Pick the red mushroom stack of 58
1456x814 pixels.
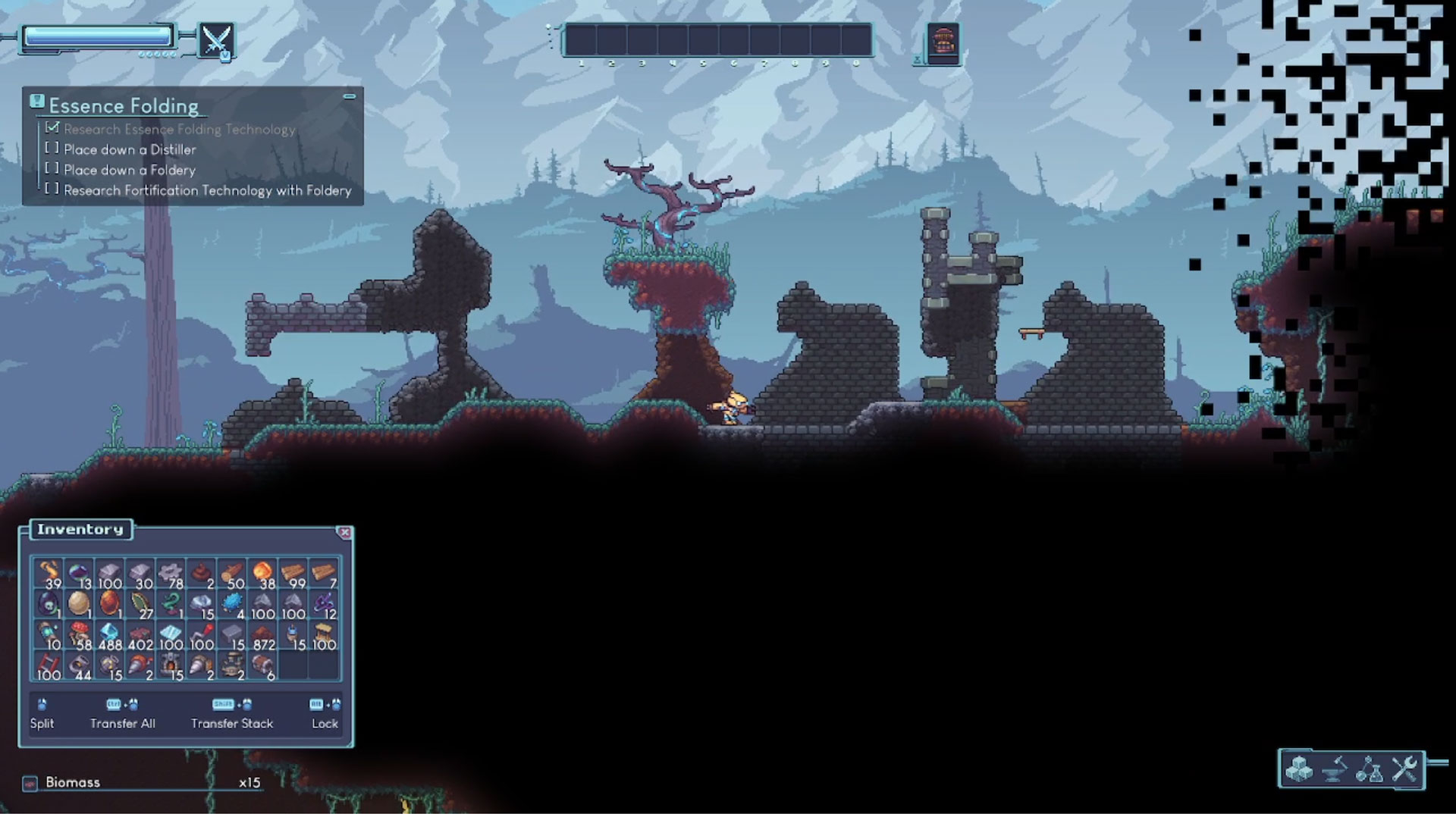pyautogui.click(x=79, y=635)
